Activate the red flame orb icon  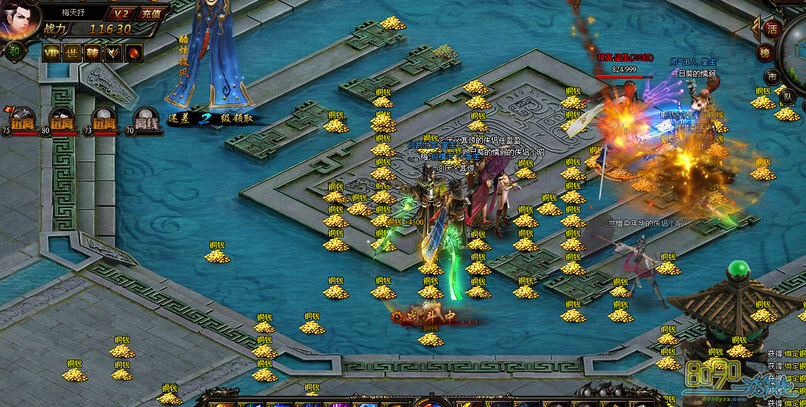[x=135, y=52]
